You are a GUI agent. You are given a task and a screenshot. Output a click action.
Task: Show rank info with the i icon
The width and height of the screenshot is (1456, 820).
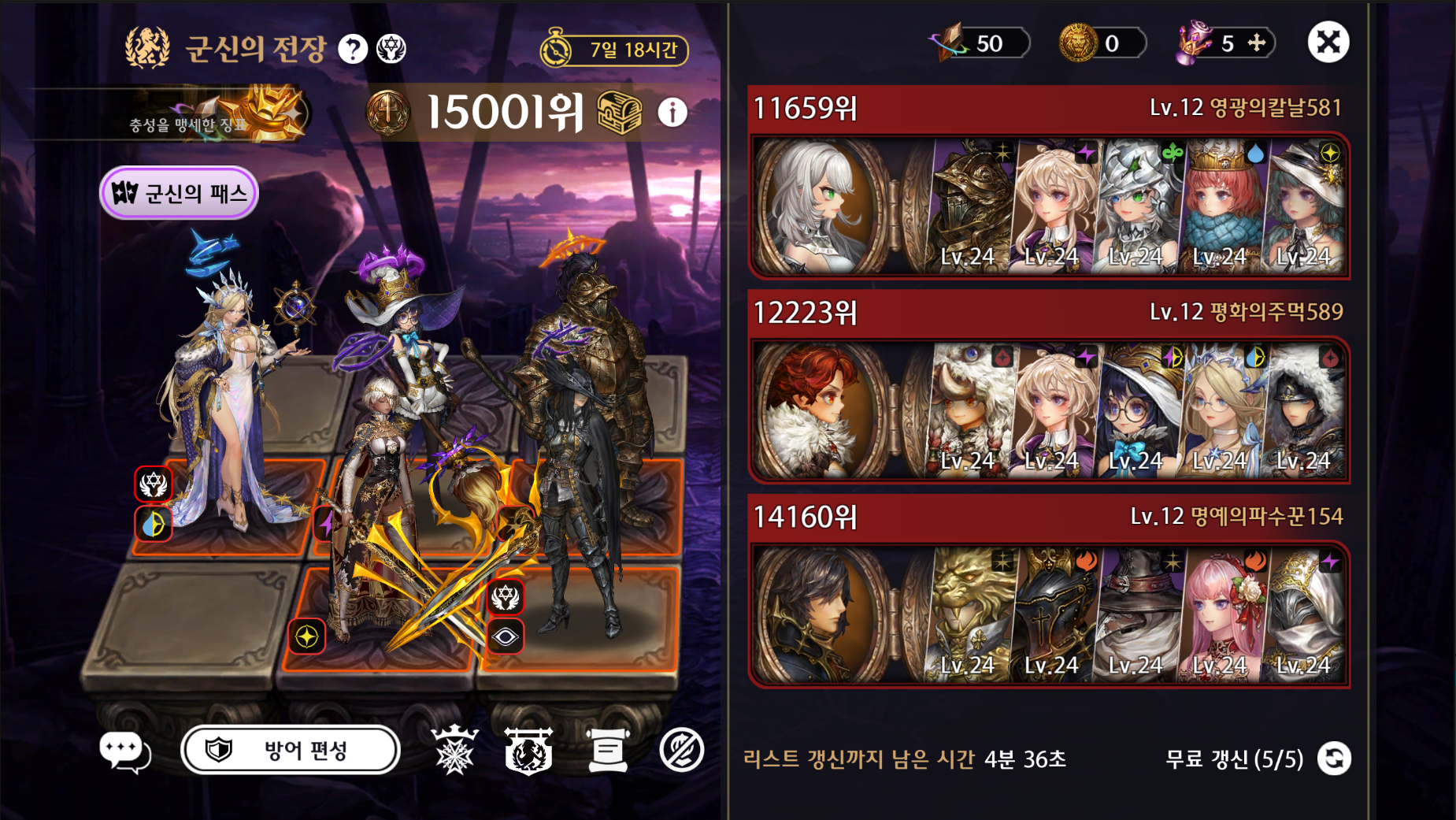(x=672, y=113)
